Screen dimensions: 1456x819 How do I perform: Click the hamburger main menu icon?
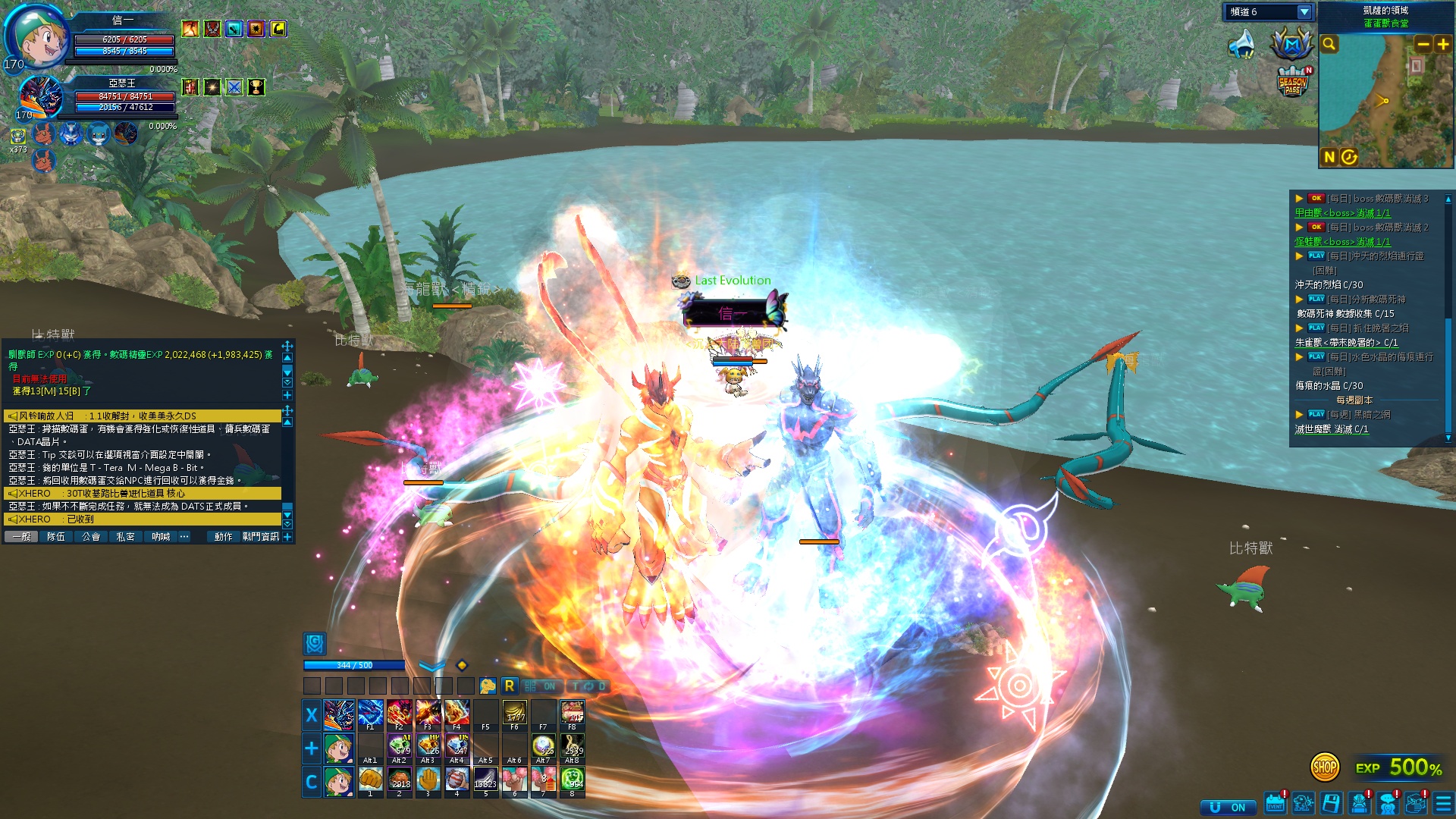coord(1443,804)
